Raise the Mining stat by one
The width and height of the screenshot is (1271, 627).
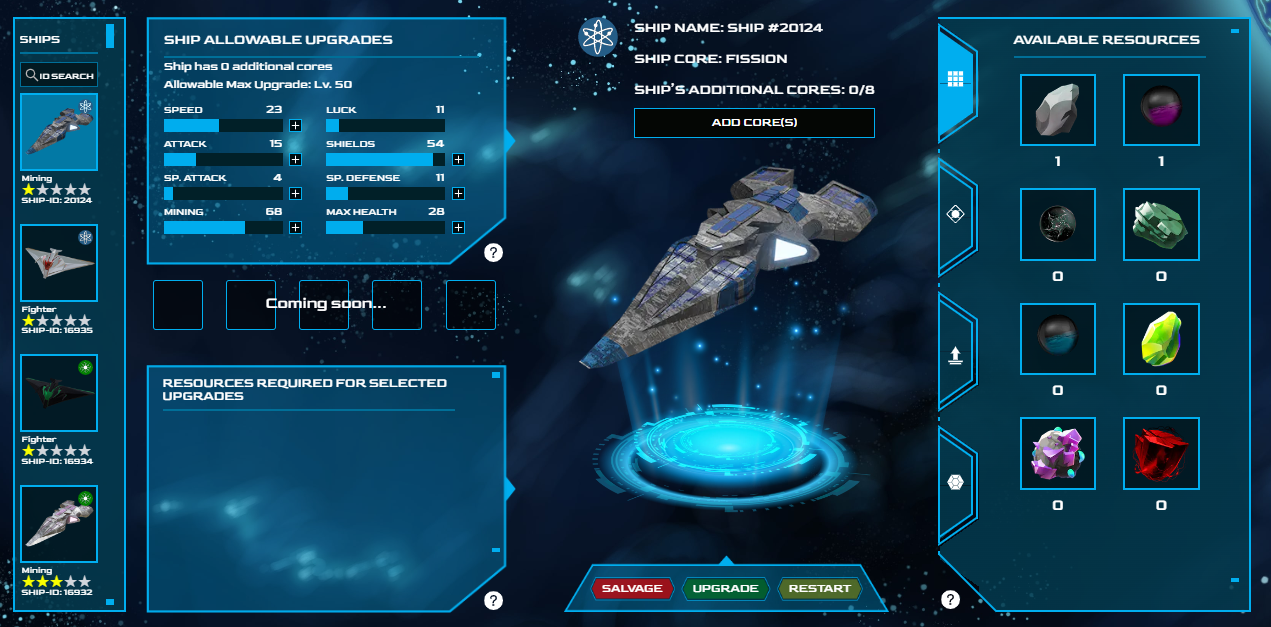[x=295, y=228]
